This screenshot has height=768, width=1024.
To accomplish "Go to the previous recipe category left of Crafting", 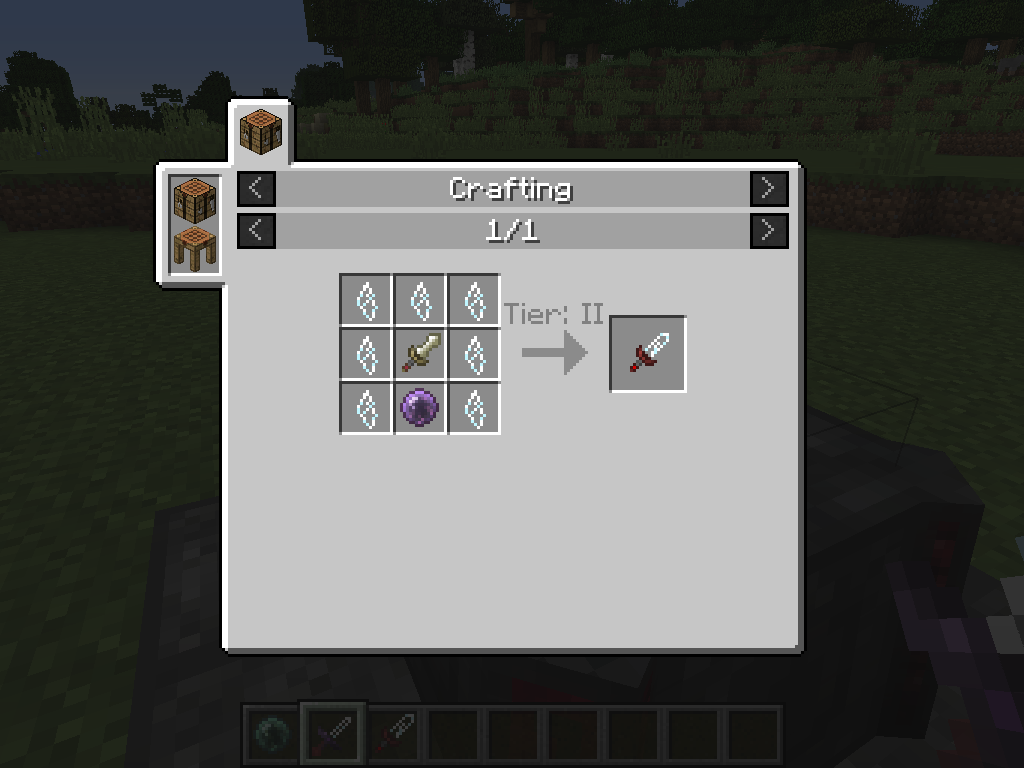I will coord(256,188).
